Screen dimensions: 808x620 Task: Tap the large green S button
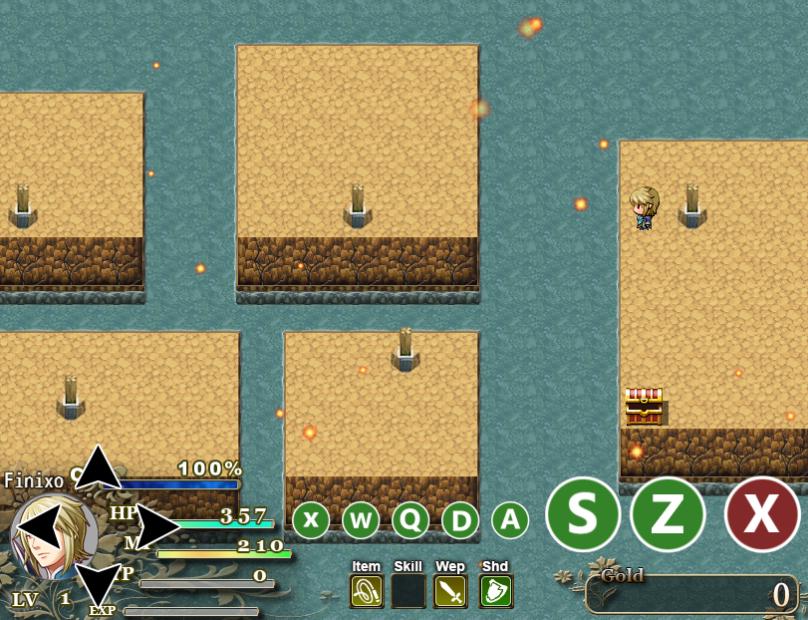click(x=582, y=514)
